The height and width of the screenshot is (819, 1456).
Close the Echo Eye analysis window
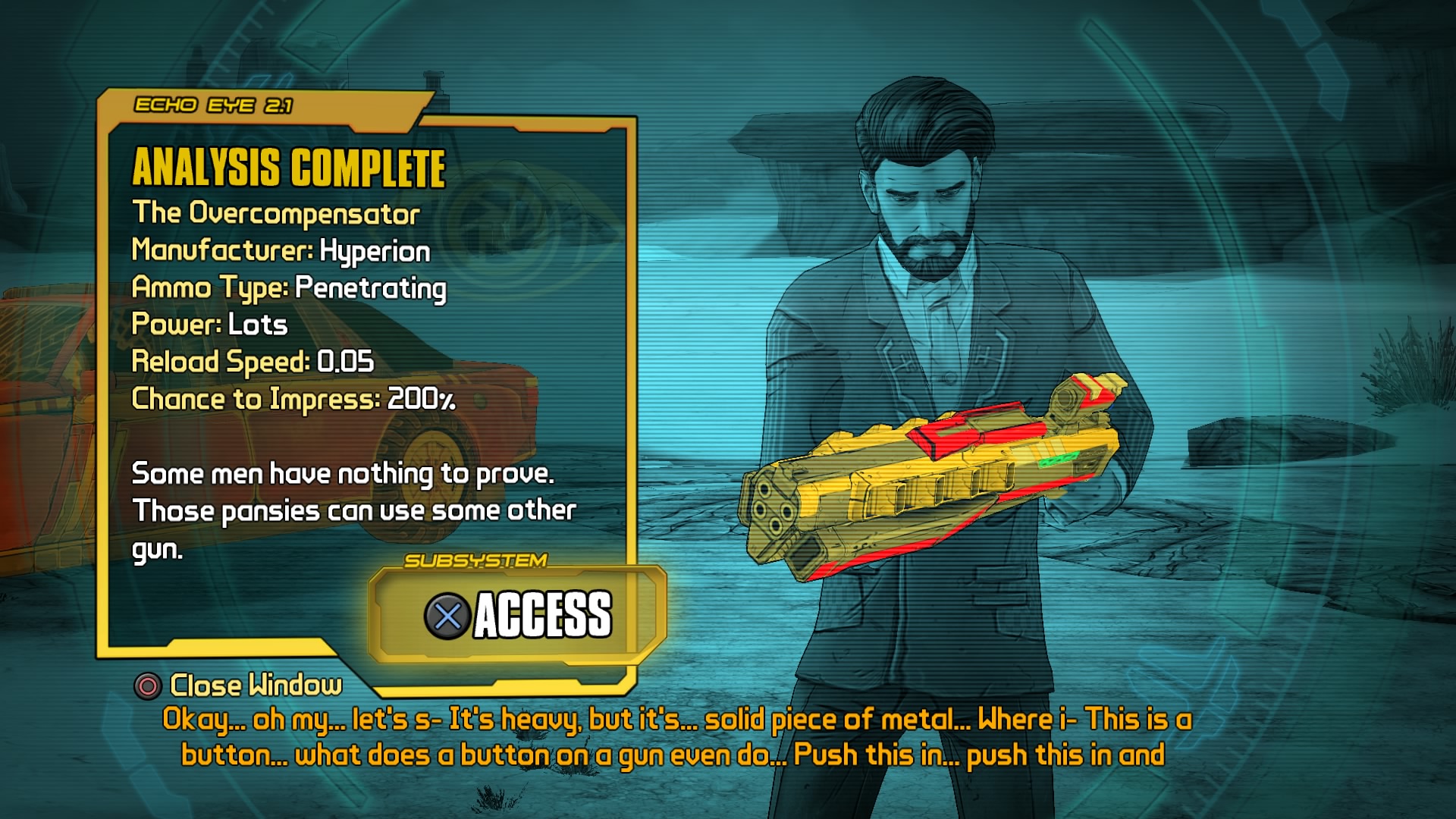[238, 686]
